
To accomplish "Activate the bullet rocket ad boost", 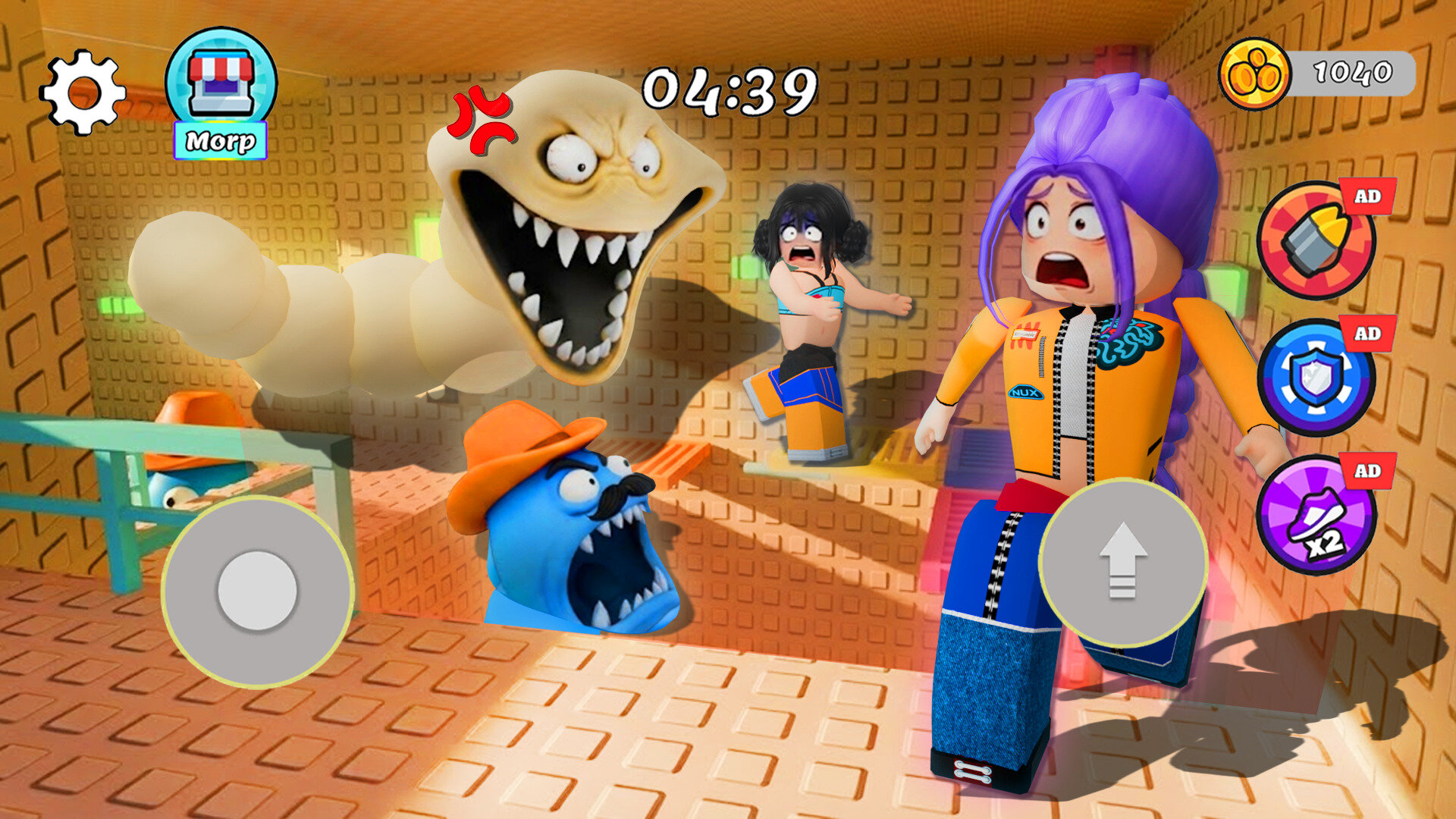I will pyautogui.click(x=1316, y=240).
